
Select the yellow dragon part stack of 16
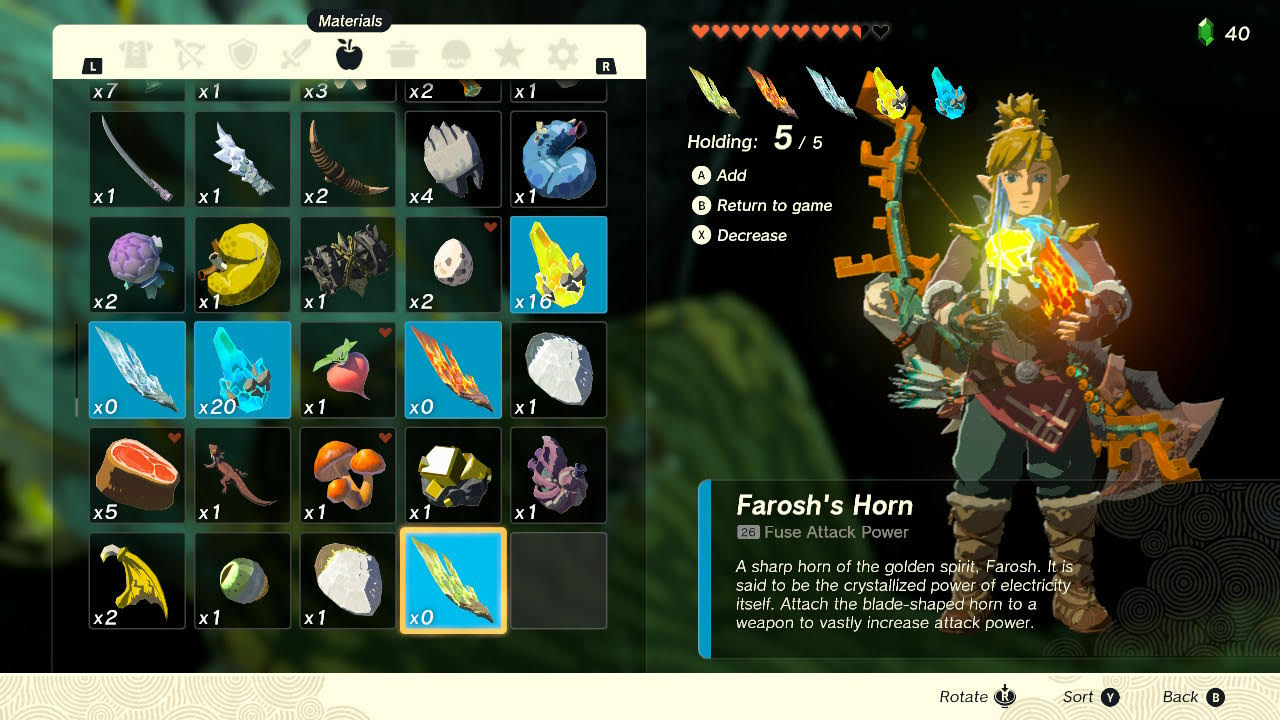pos(558,264)
